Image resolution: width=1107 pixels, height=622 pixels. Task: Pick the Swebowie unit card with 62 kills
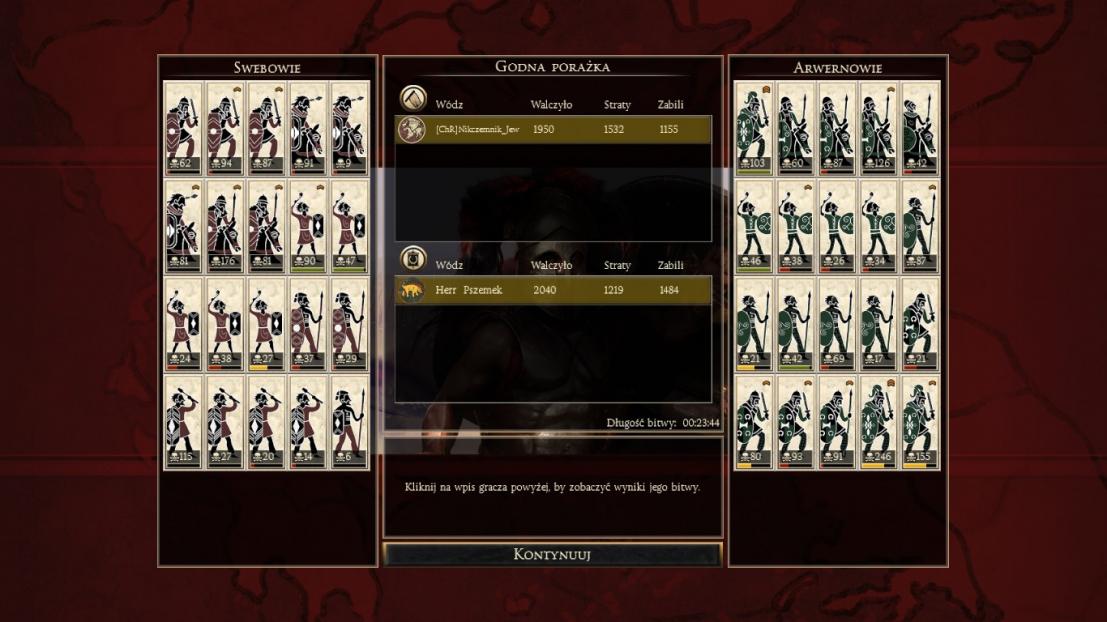pyautogui.click(x=184, y=128)
